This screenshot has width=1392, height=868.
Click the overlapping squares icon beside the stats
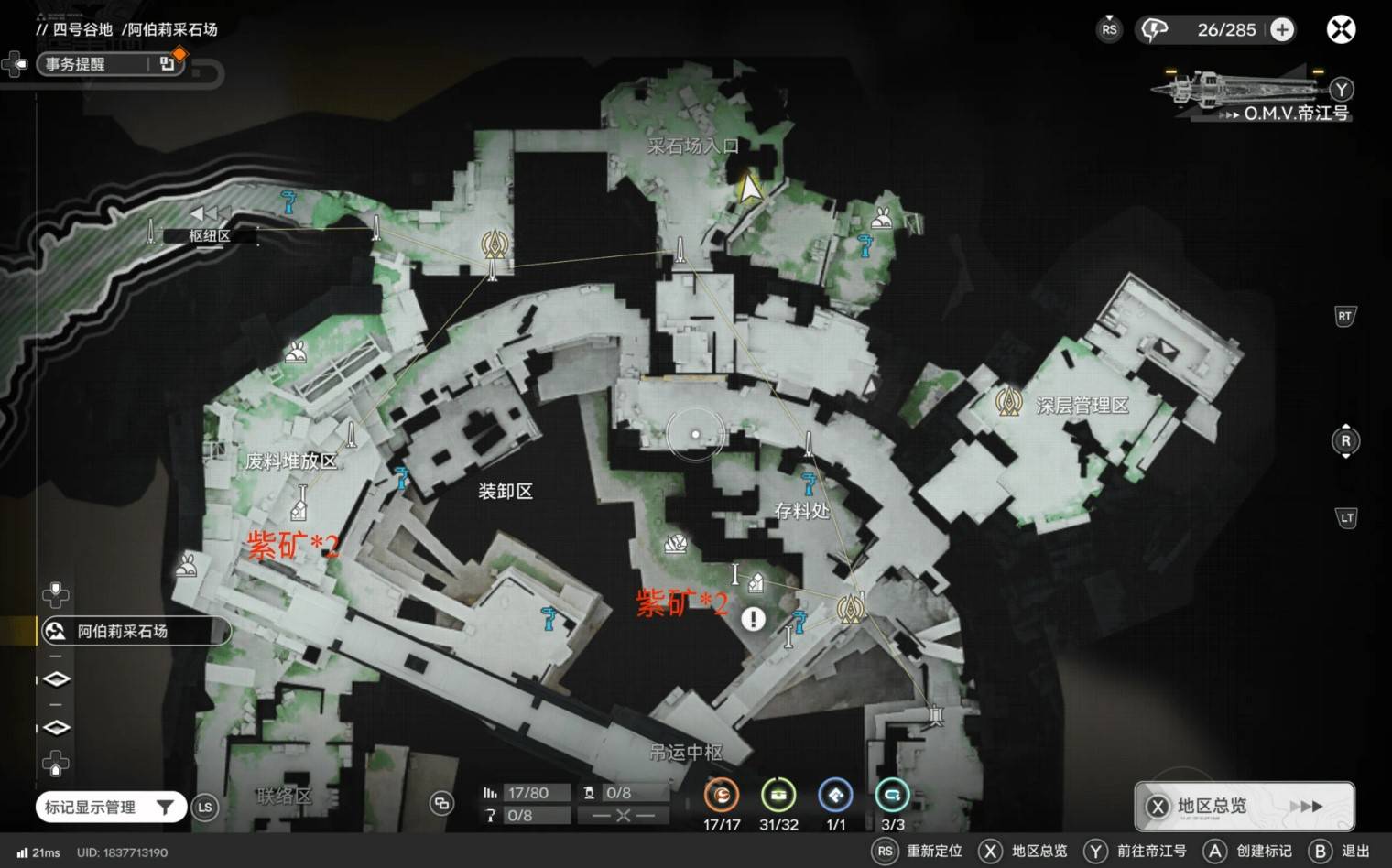(x=441, y=804)
